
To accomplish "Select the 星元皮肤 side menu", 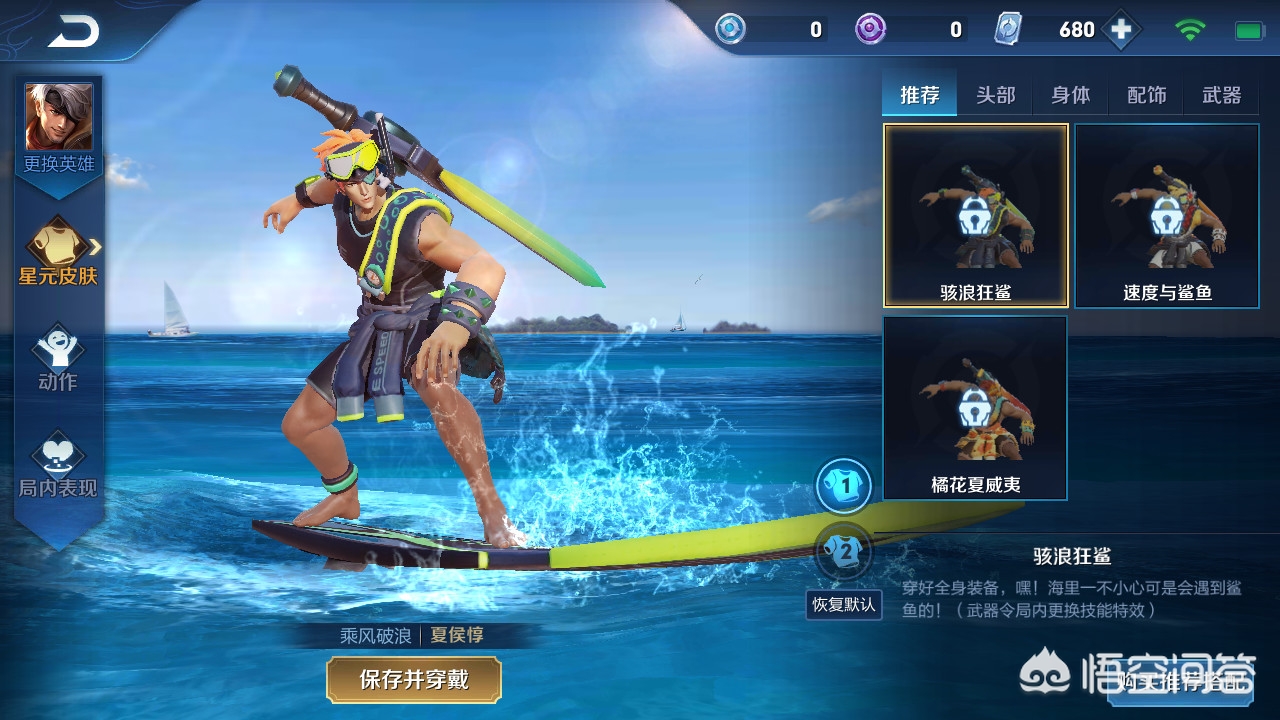I will point(59,251).
